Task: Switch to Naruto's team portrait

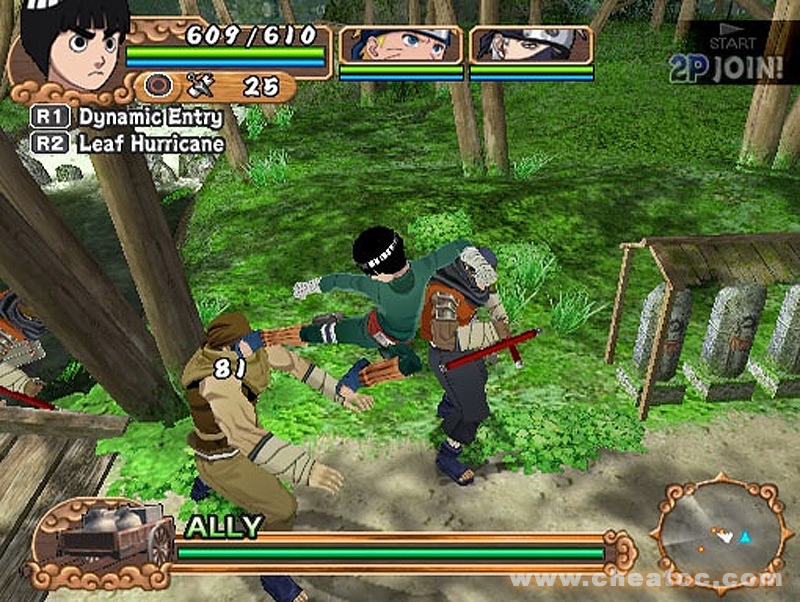Action: (x=401, y=46)
